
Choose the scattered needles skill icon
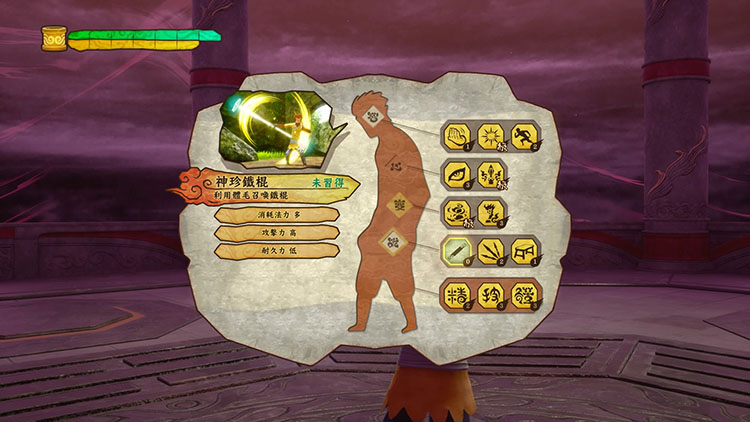tap(491, 250)
